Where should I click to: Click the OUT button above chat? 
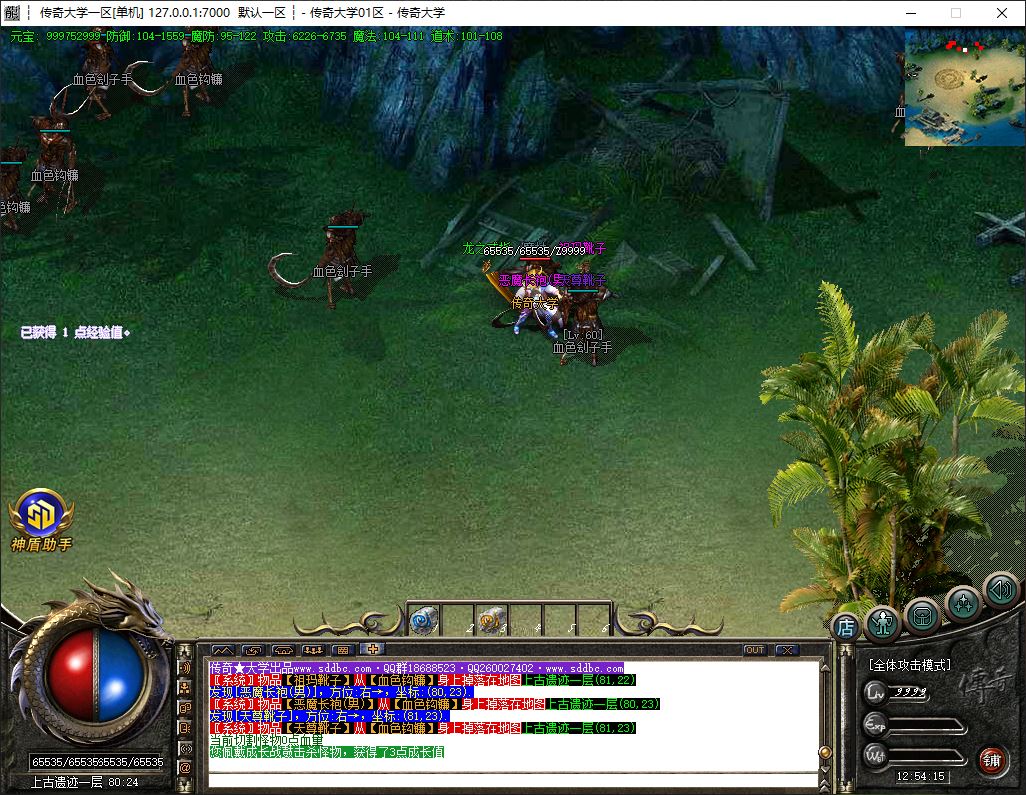coord(755,650)
